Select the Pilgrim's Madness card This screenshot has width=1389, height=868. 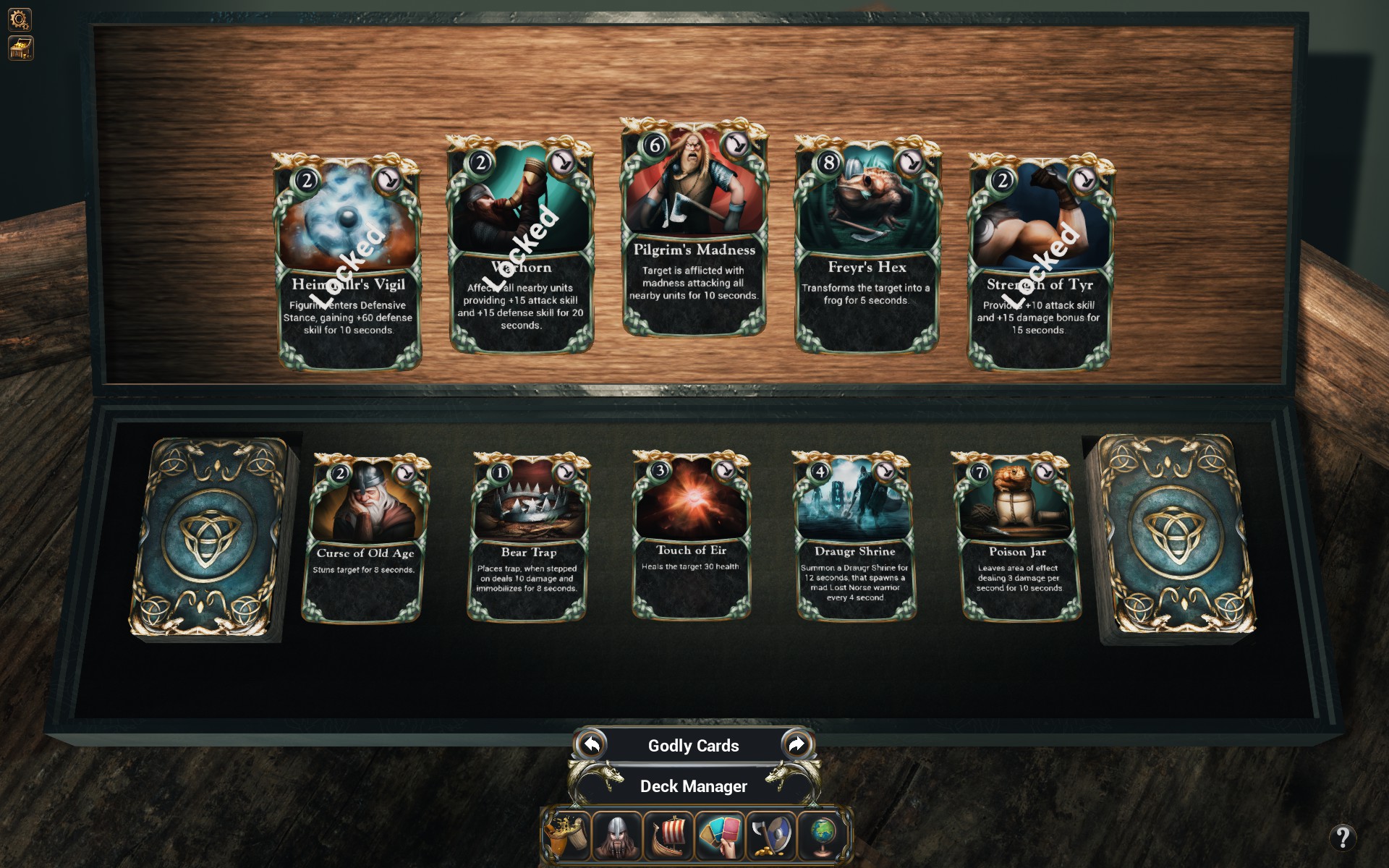pyautogui.click(x=694, y=230)
